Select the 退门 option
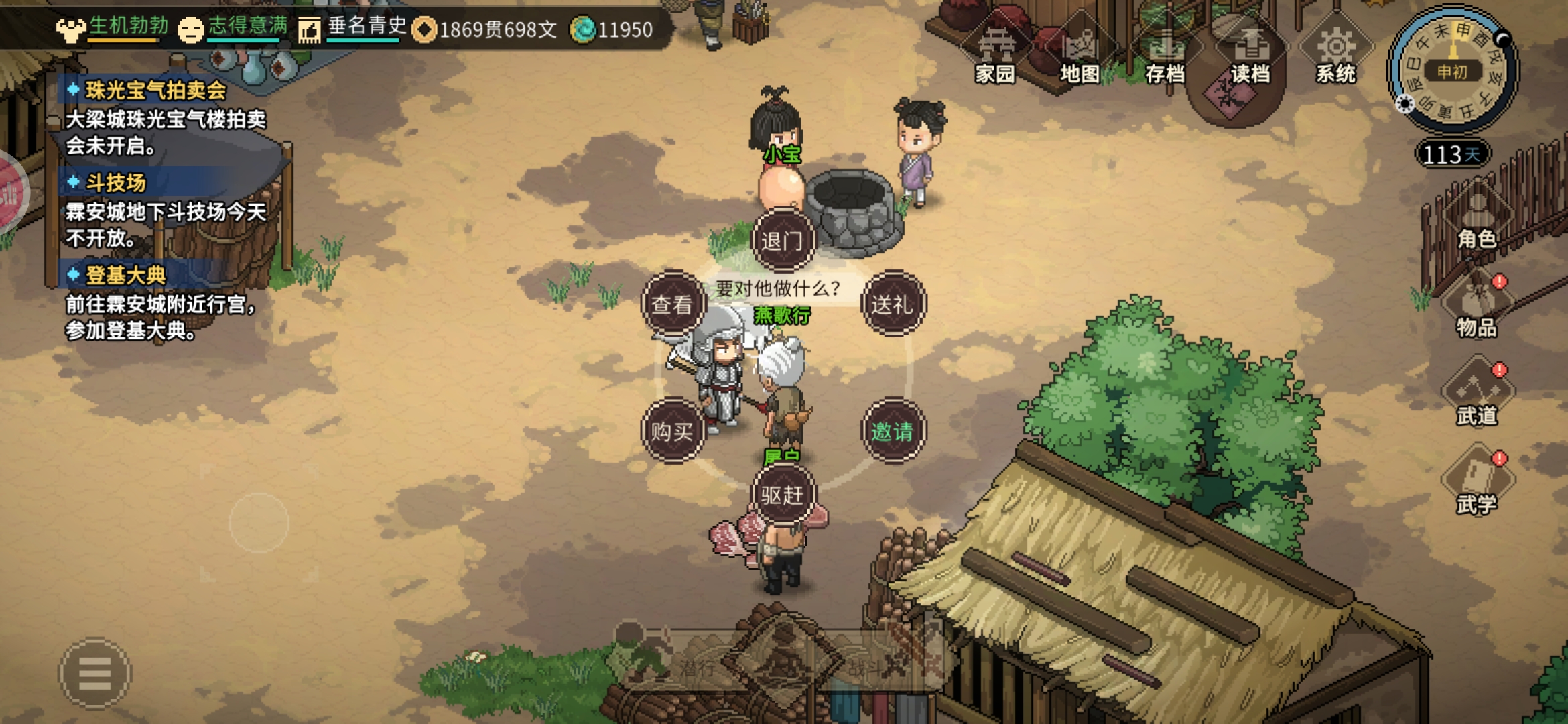The image size is (1568, 724). 782,240
